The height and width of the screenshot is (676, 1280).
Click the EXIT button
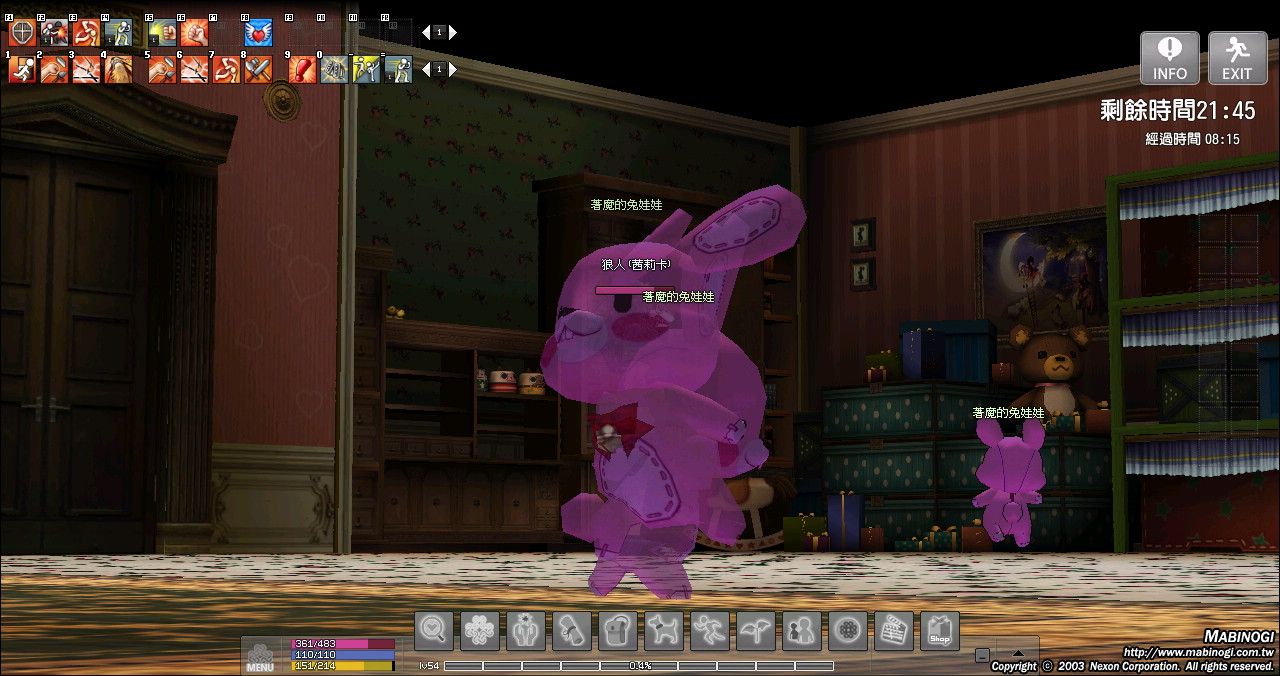(x=1237, y=58)
